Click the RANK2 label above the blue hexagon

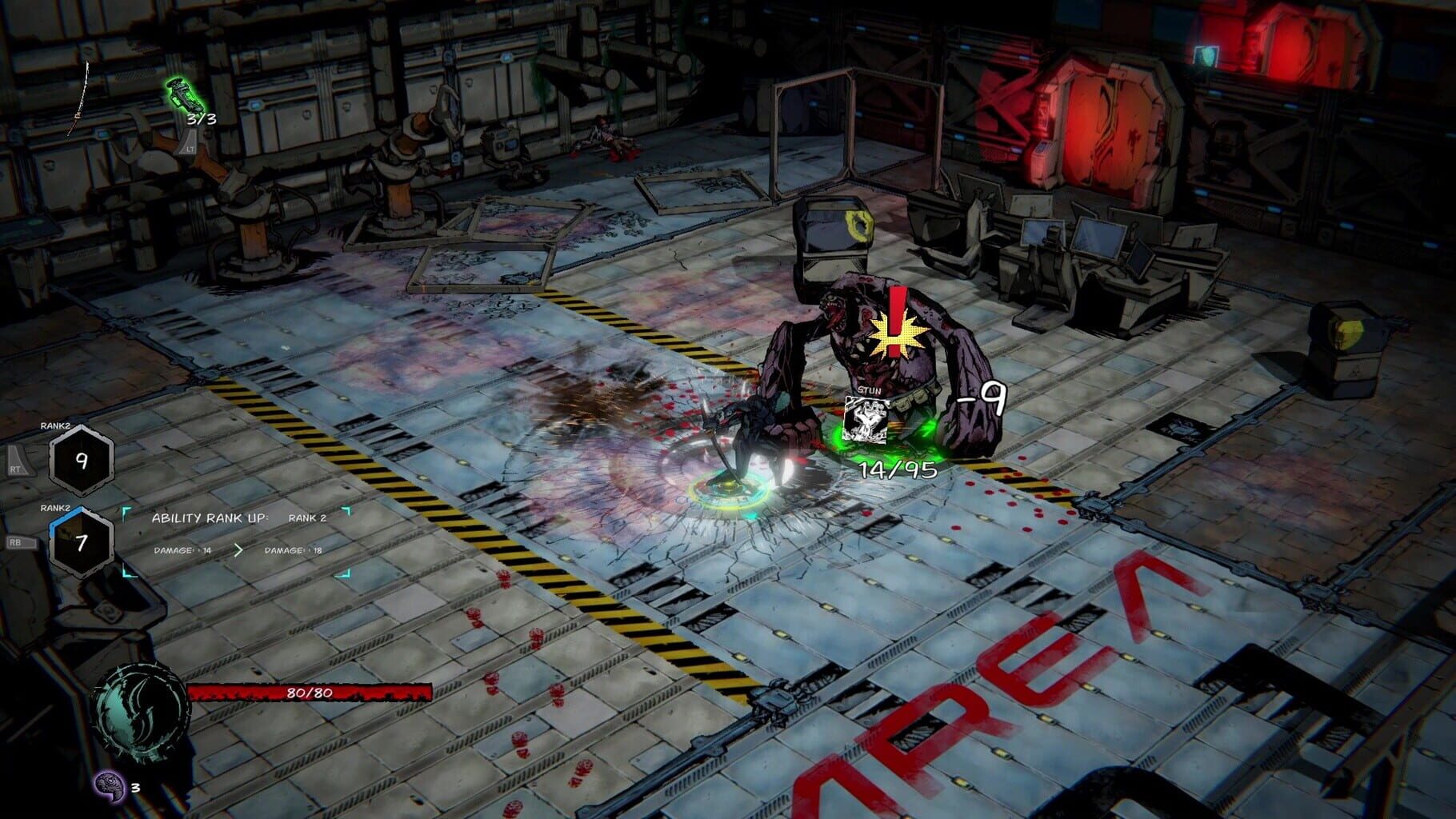click(54, 507)
